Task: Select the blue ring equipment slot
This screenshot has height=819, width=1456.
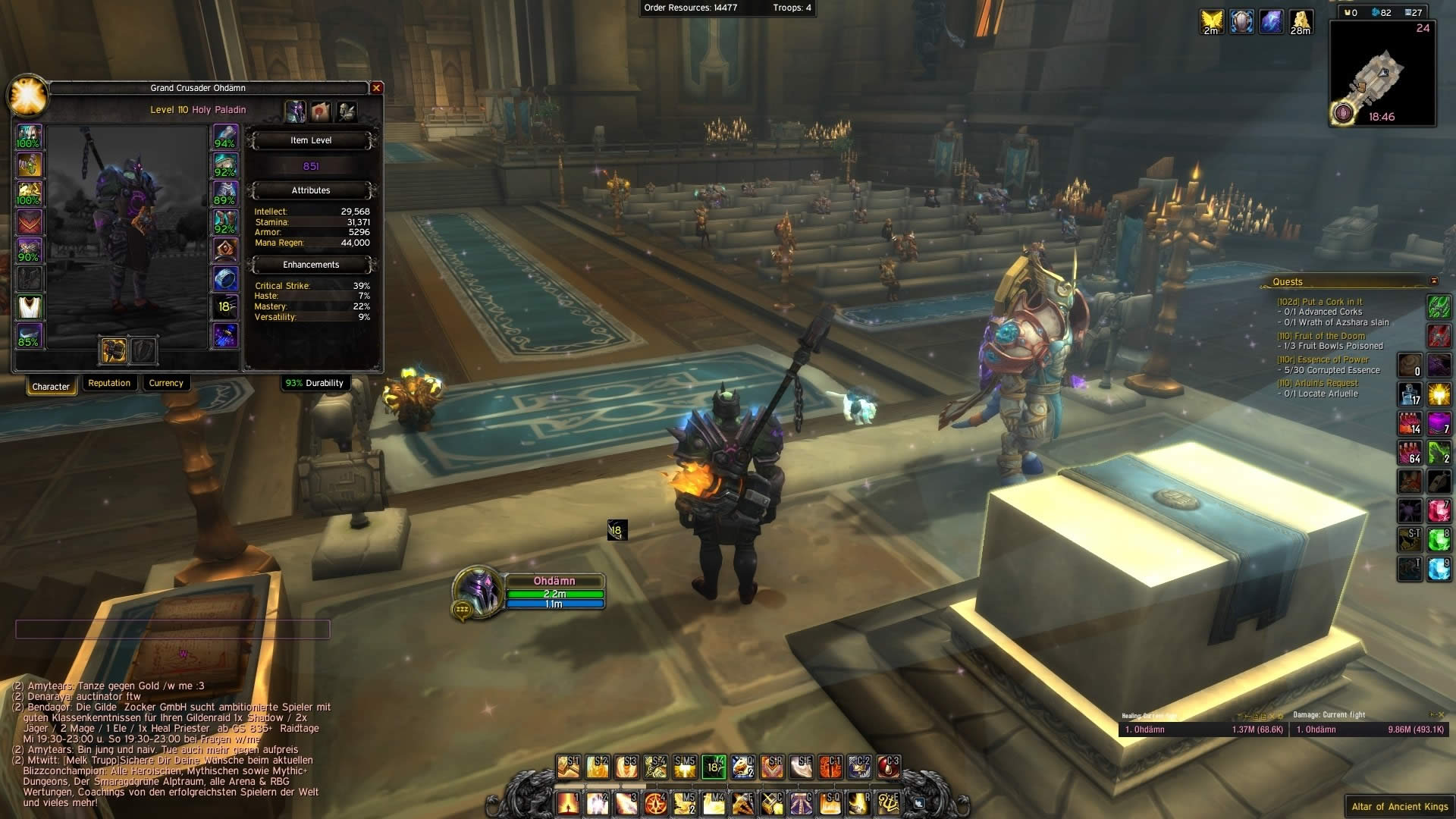Action: click(225, 278)
